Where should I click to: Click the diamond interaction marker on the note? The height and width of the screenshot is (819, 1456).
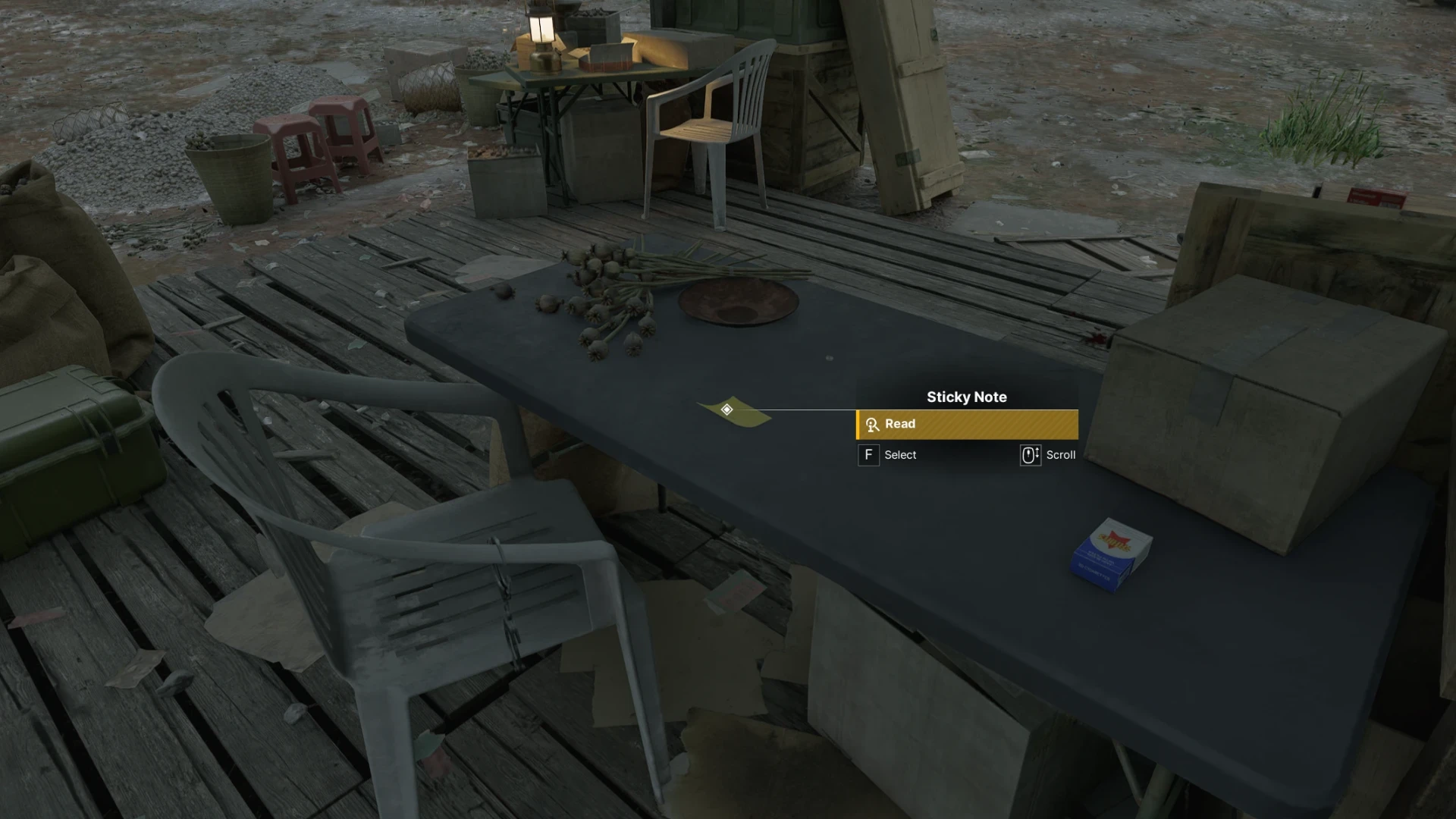pyautogui.click(x=726, y=409)
